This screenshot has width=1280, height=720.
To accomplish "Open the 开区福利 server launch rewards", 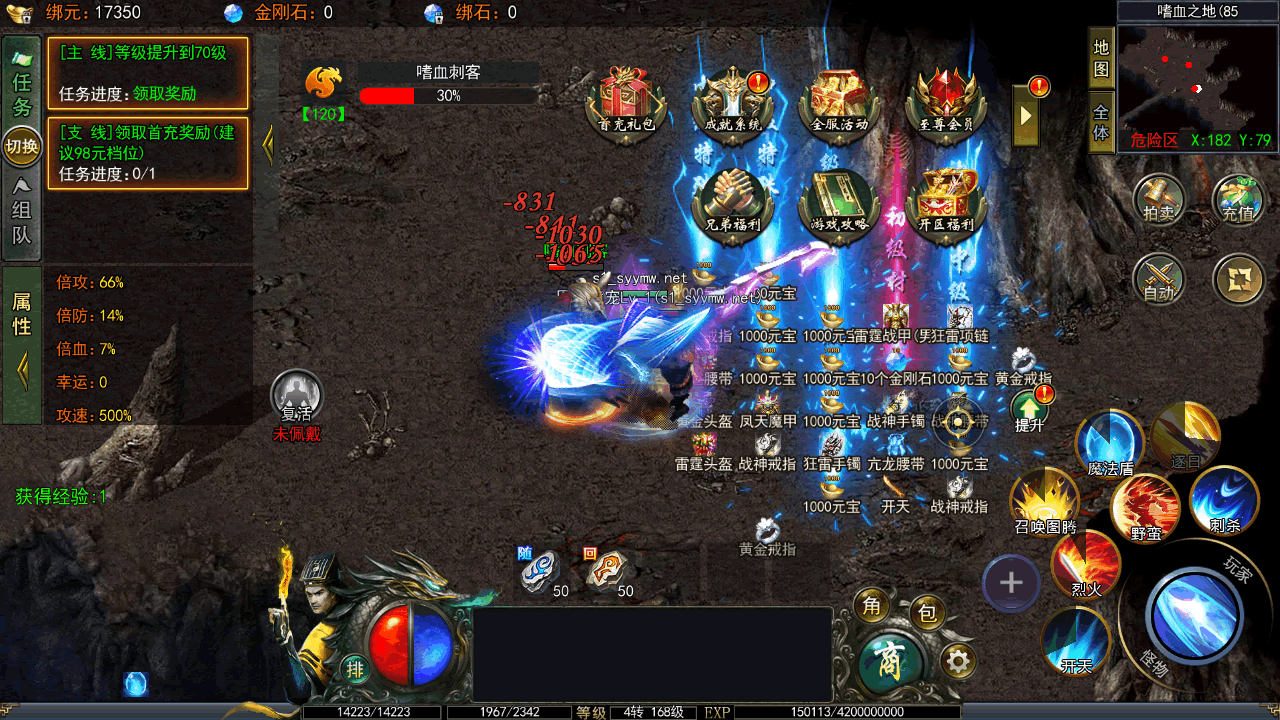I will (945, 200).
